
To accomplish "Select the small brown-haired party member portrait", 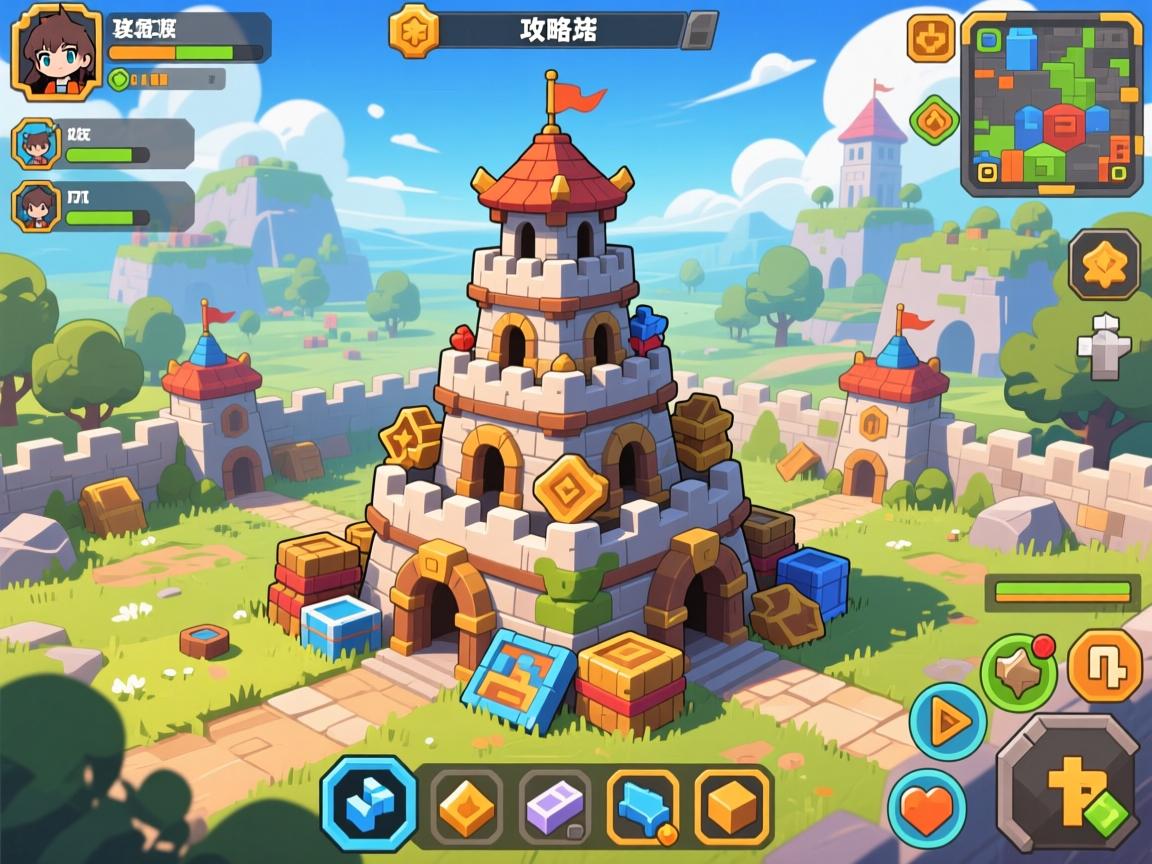I will point(36,206).
